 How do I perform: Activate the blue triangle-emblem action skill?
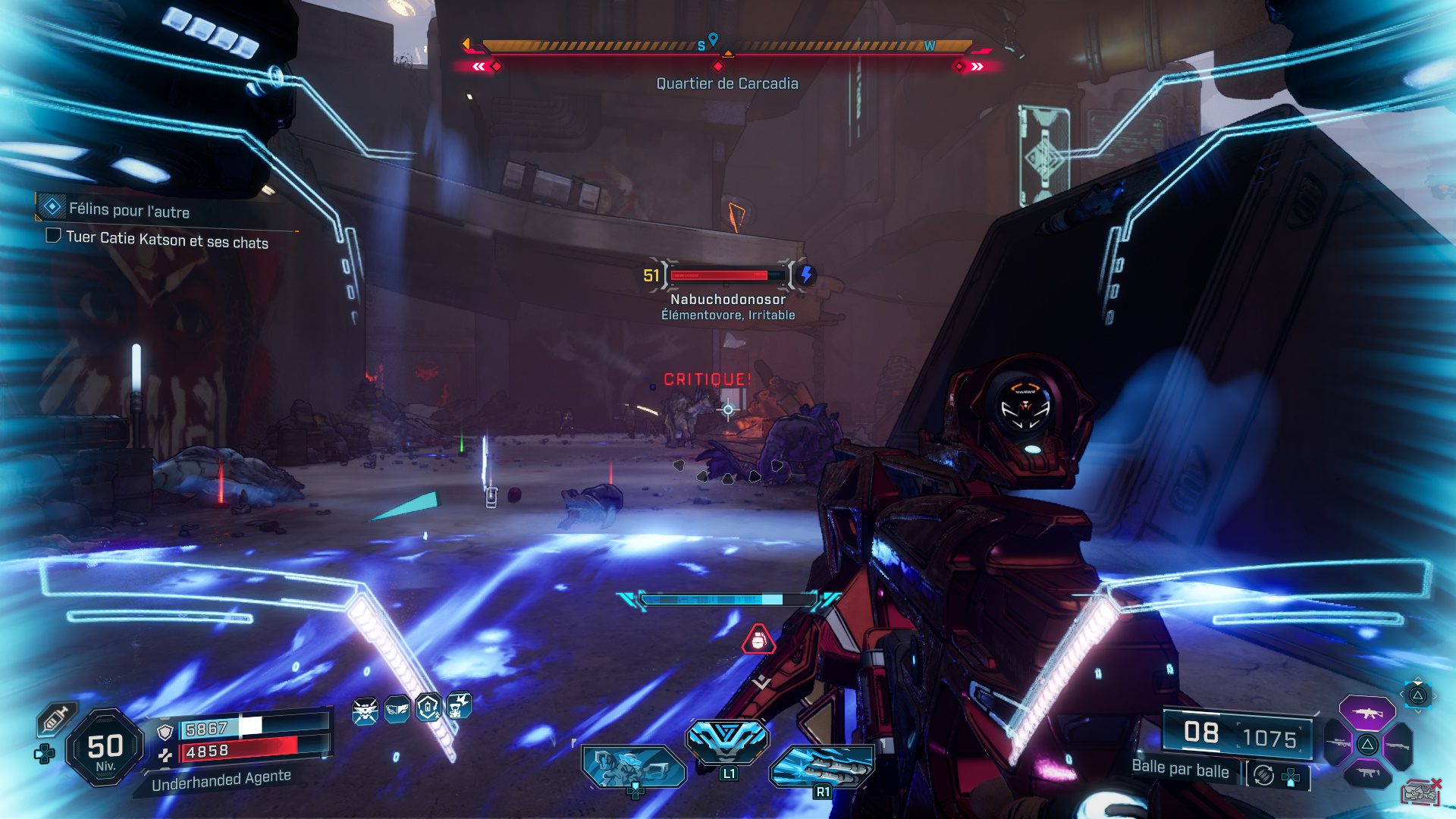coord(727,739)
